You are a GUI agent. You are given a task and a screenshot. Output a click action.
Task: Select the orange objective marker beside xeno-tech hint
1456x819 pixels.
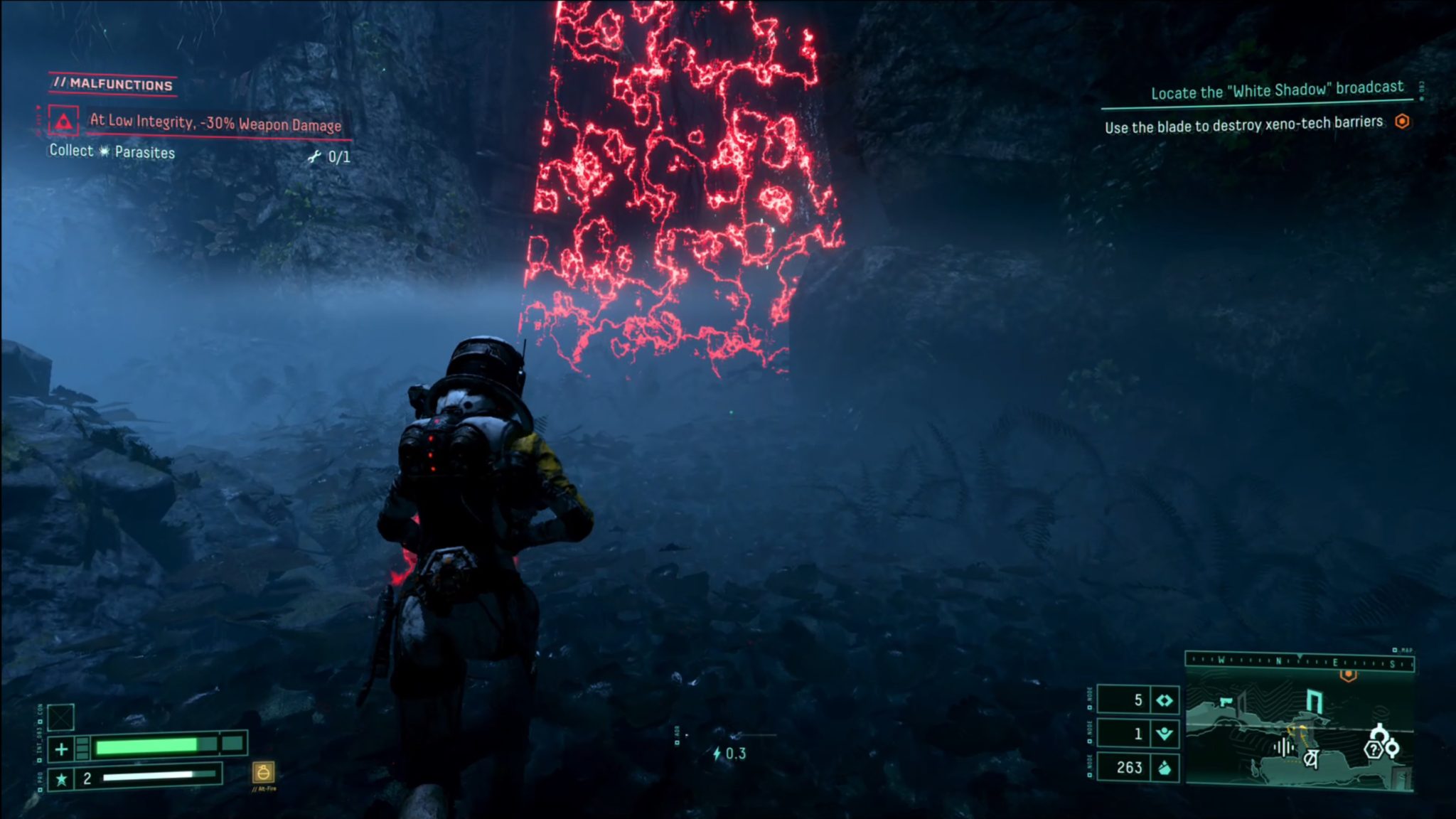click(1402, 122)
